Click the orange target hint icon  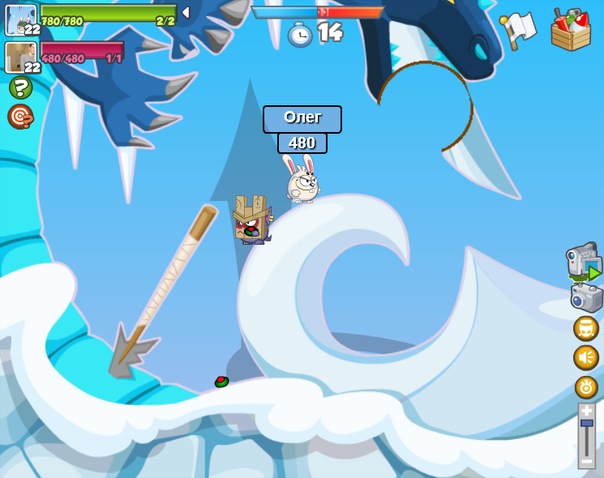[20, 117]
